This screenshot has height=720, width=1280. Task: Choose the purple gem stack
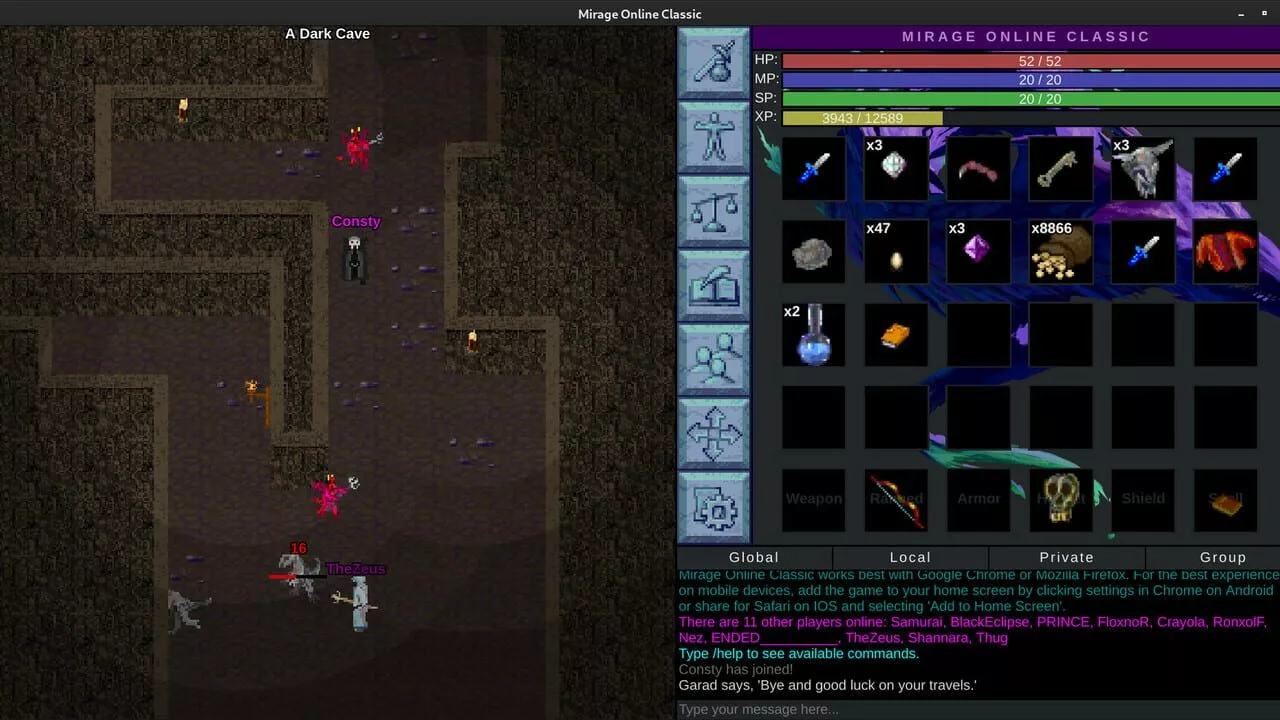coord(978,252)
